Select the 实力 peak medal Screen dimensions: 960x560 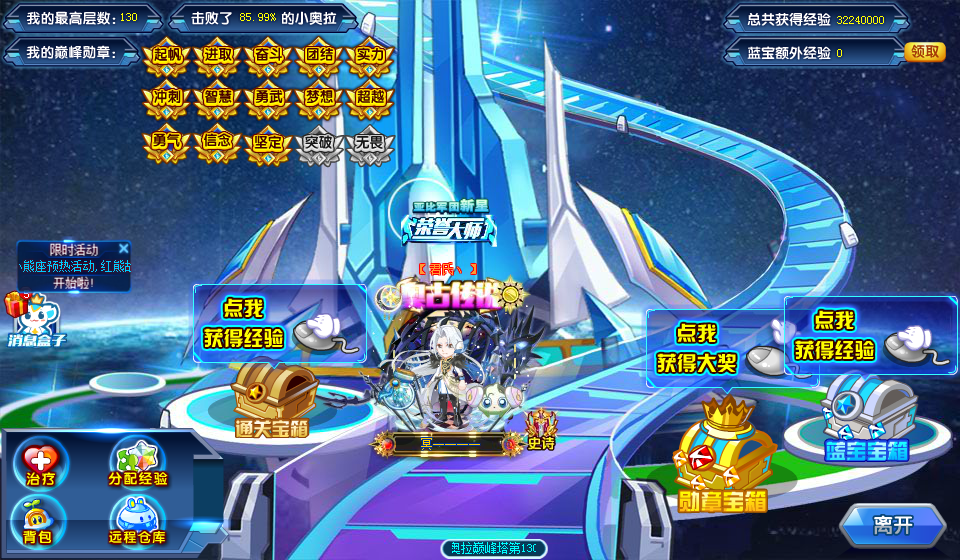click(370, 57)
